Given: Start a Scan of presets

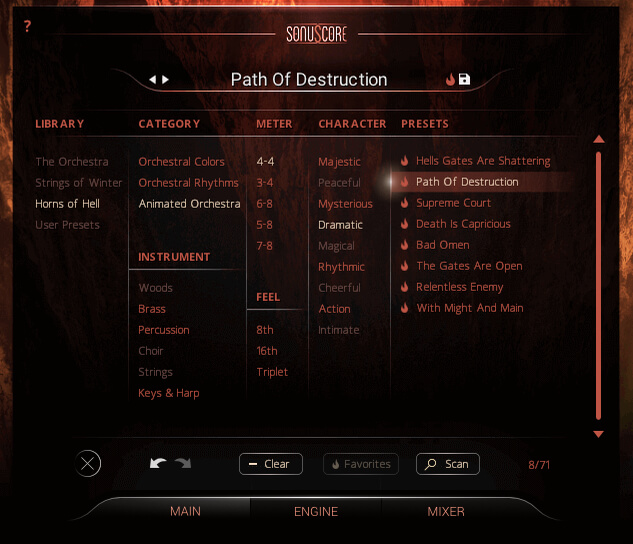Looking at the screenshot, I should 448,464.
